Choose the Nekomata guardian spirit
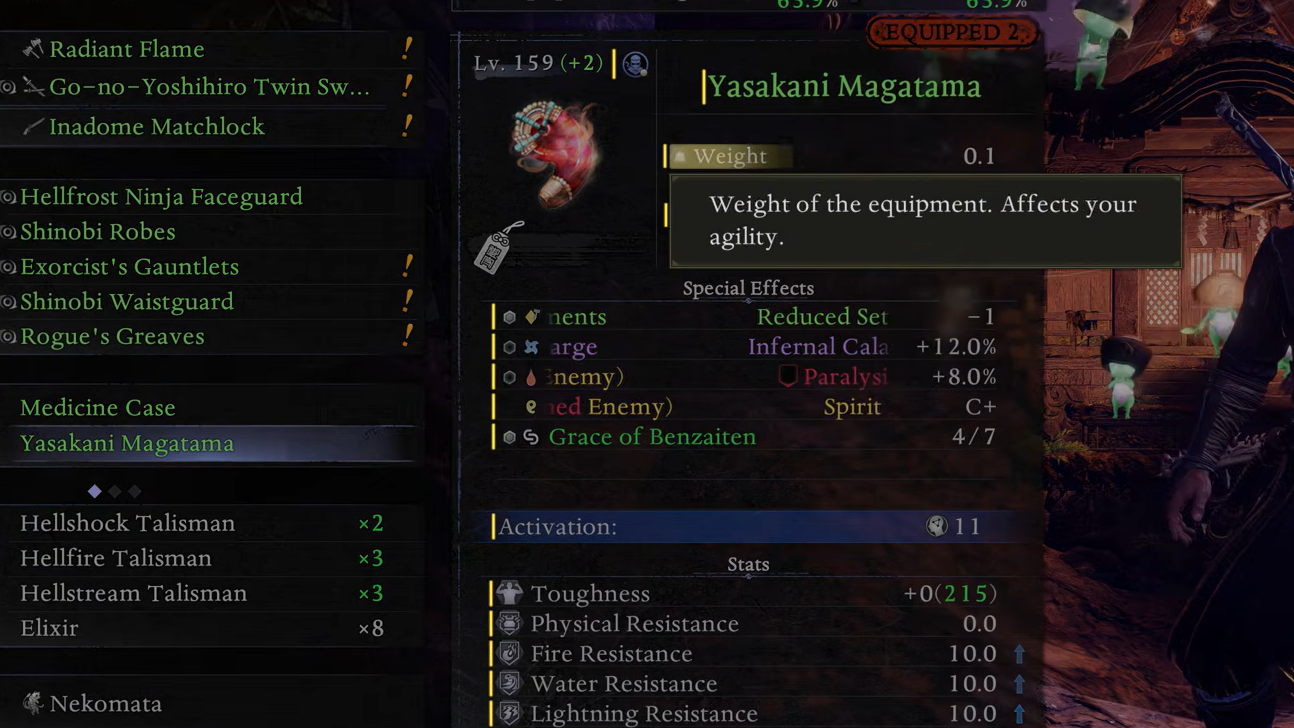1294x728 pixels. tap(105, 704)
